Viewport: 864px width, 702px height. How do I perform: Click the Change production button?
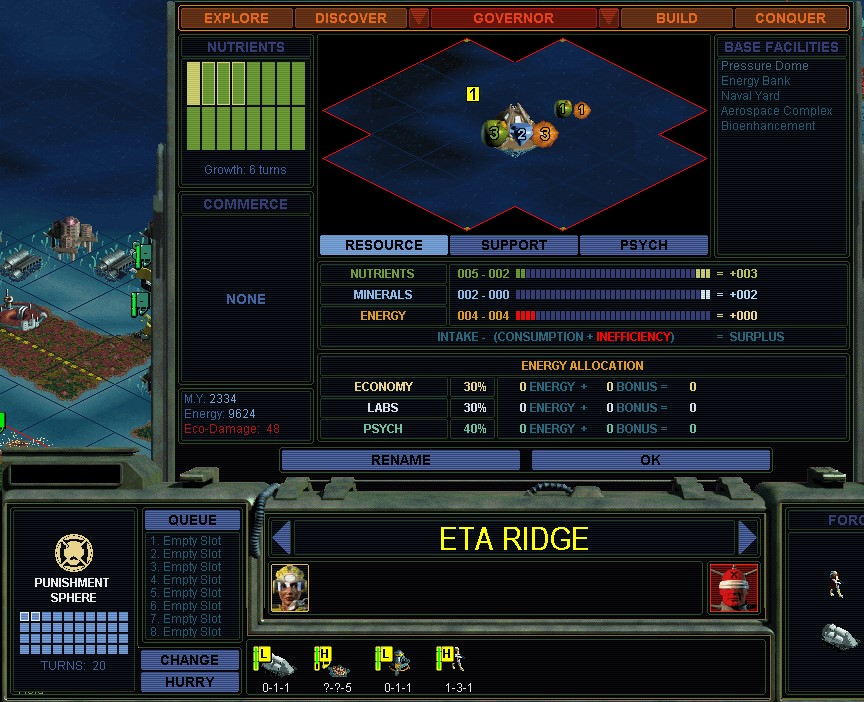(189, 660)
